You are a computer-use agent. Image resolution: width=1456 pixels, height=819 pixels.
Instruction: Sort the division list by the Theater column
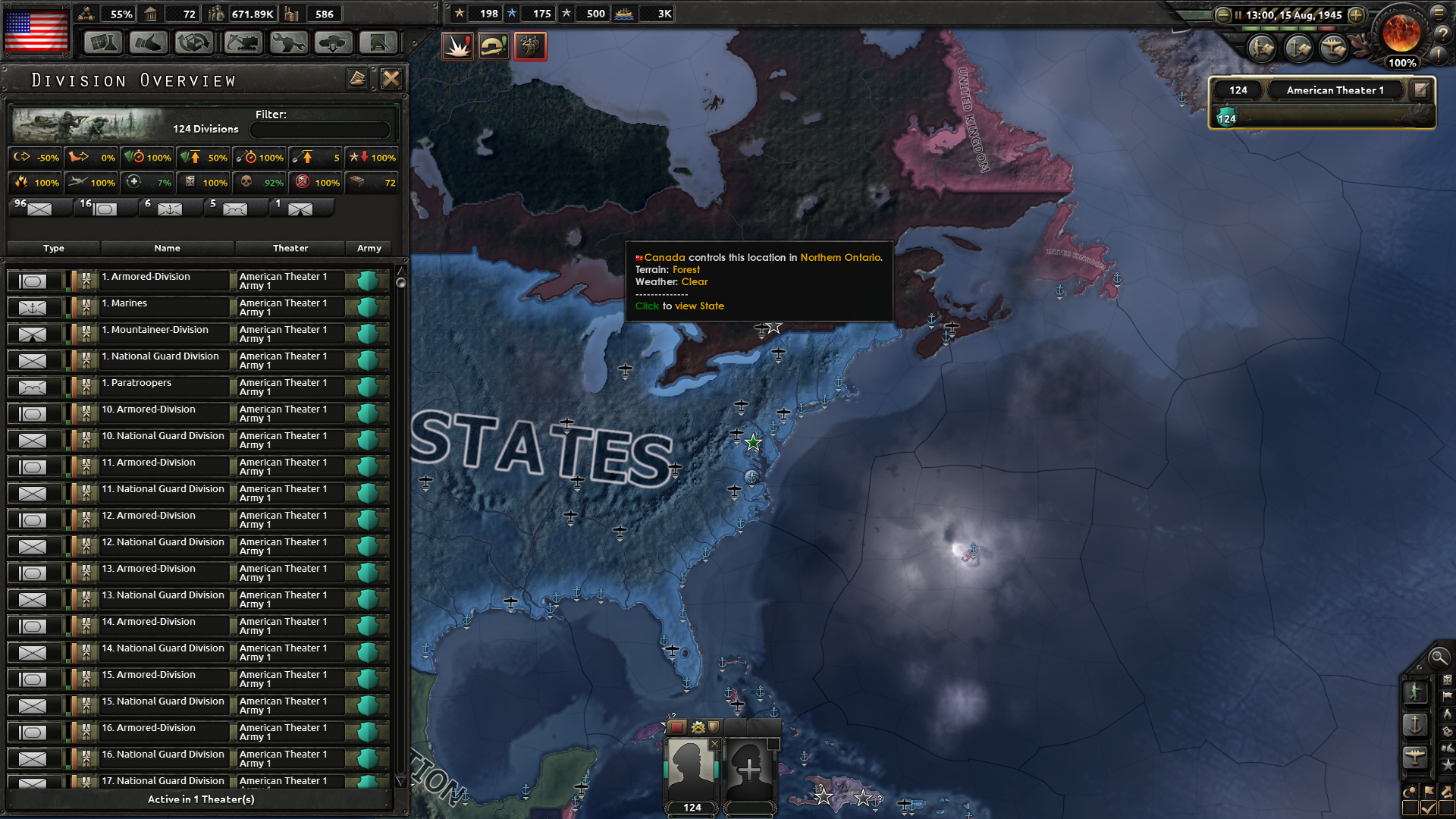289,248
